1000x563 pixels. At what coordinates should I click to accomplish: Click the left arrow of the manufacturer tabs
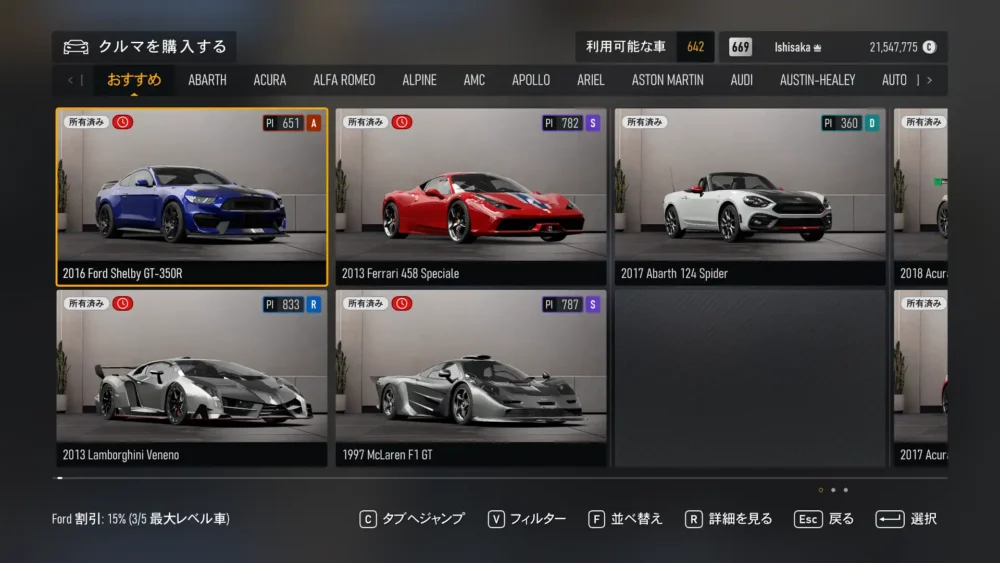[x=70, y=80]
